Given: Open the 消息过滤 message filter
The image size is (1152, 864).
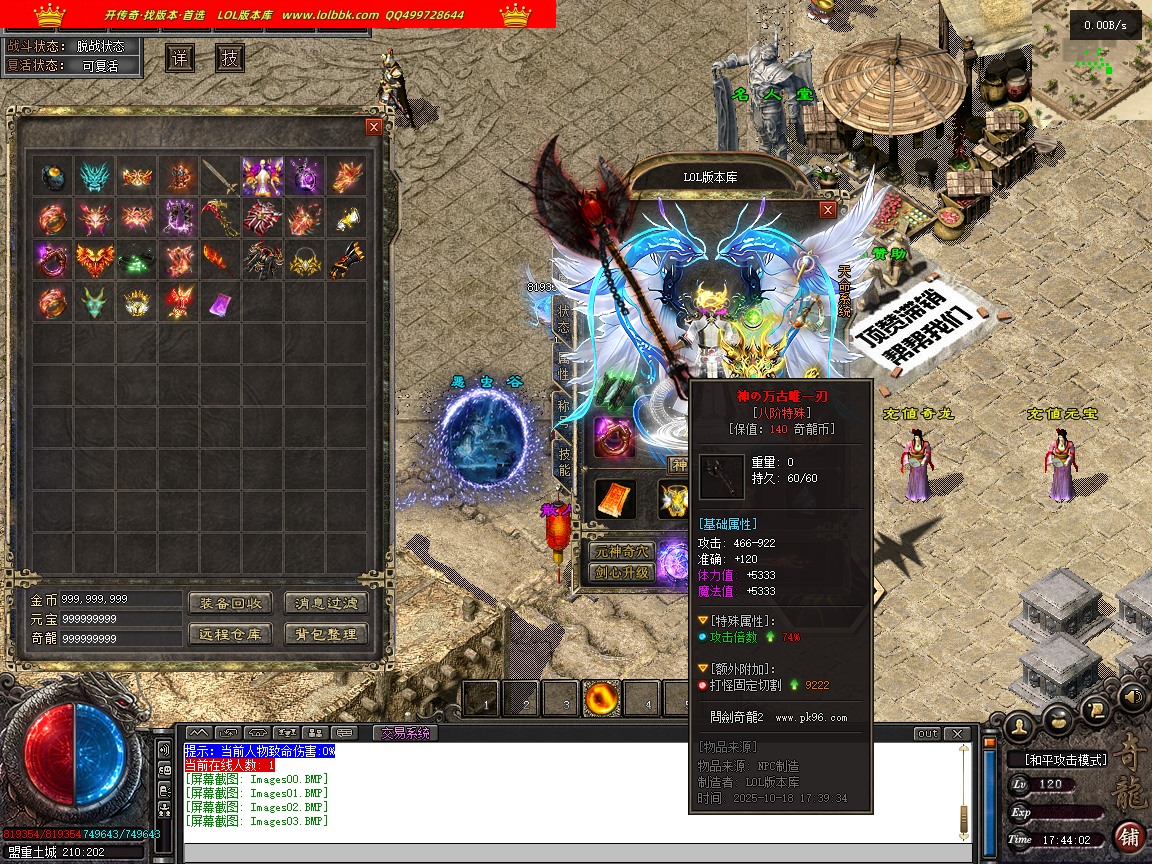Looking at the screenshot, I should (x=326, y=603).
